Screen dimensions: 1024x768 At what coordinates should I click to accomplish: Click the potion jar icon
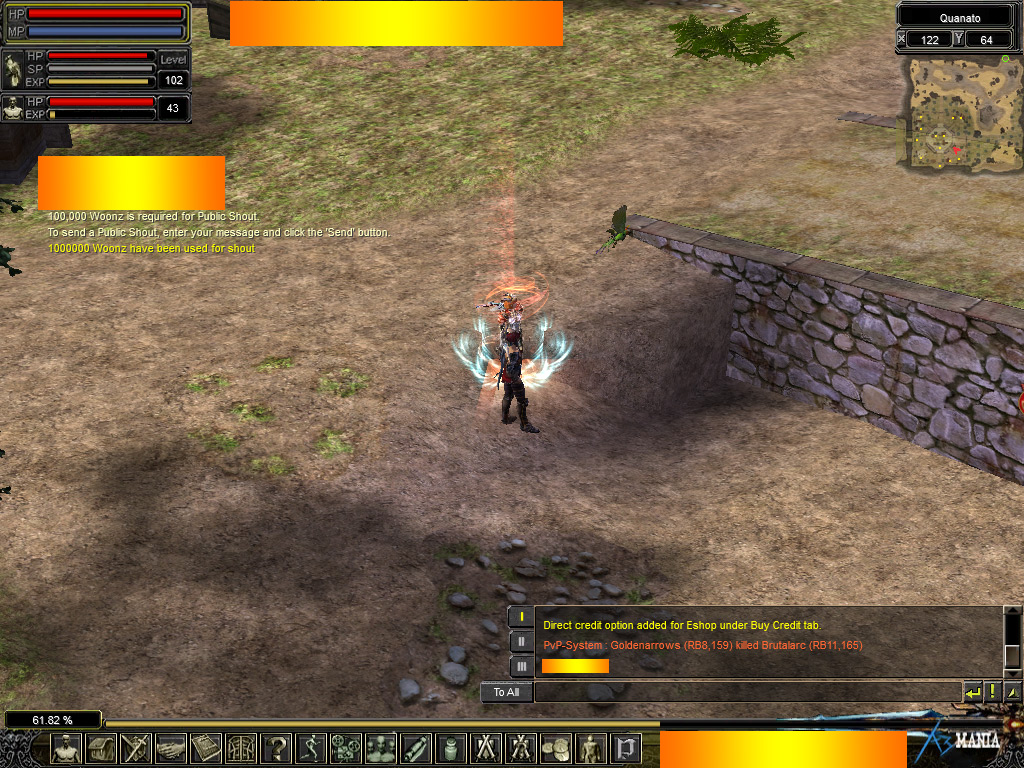pyautogui.click(x=451, y=748)
